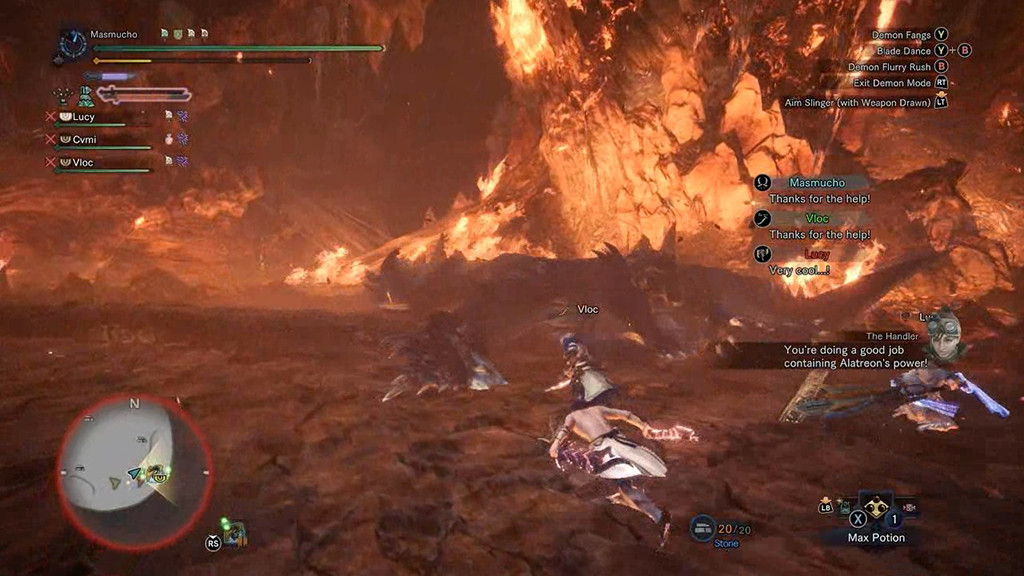This screenshot has height=576, width=1024.
Task: Select party member Lucy in the list
Action: [84, 117]
